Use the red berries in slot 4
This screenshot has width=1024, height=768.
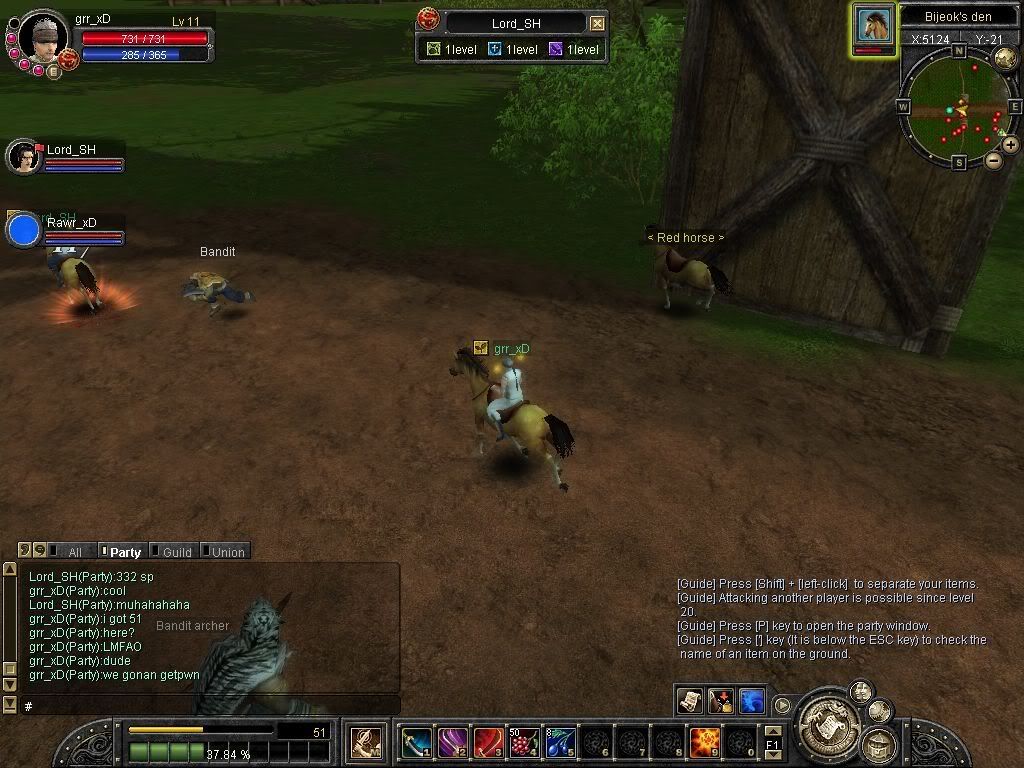click(x=524, y=742)
